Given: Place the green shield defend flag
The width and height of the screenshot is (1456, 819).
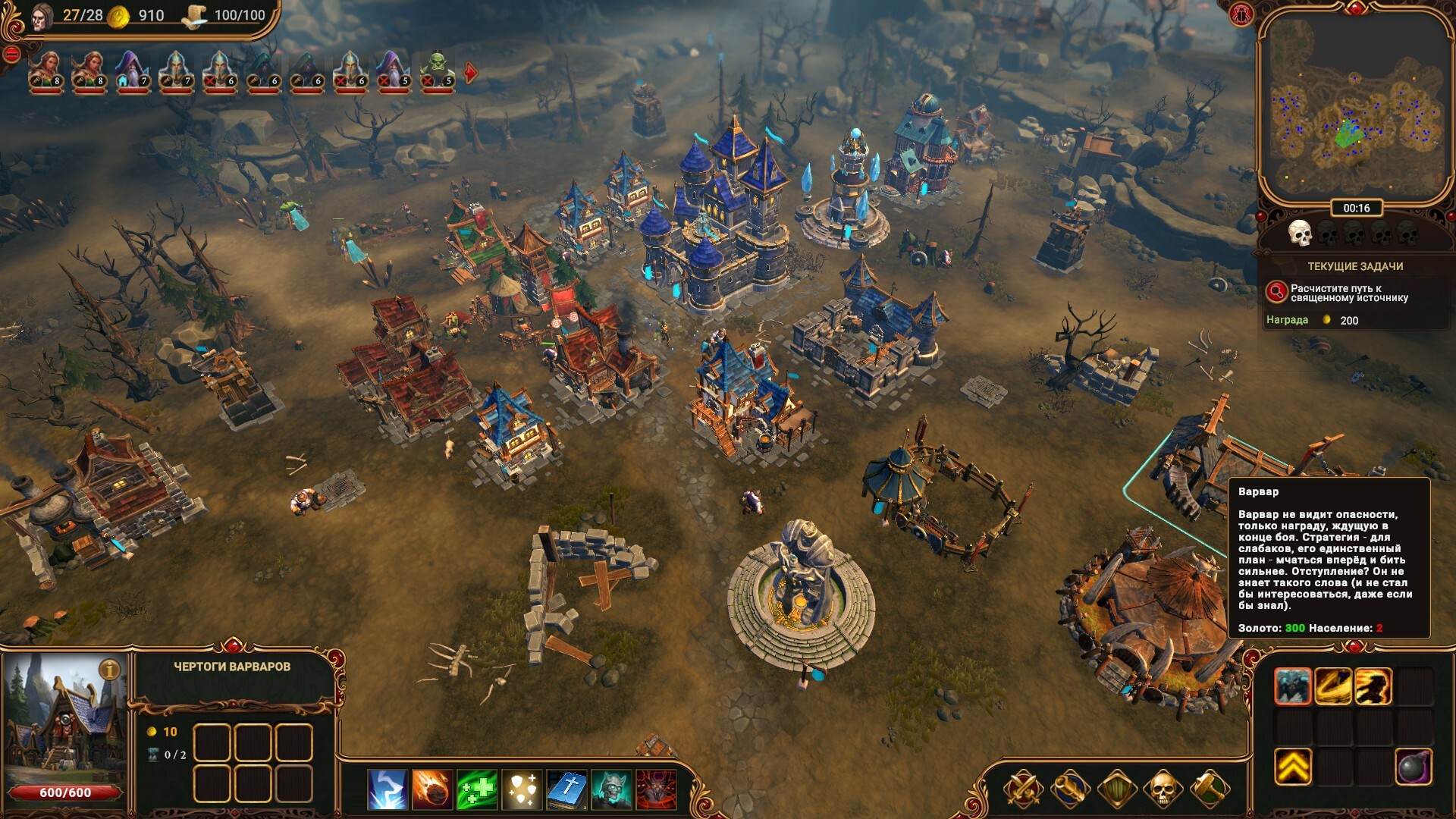Looking at the screenshot, I should click(1116, 789).
